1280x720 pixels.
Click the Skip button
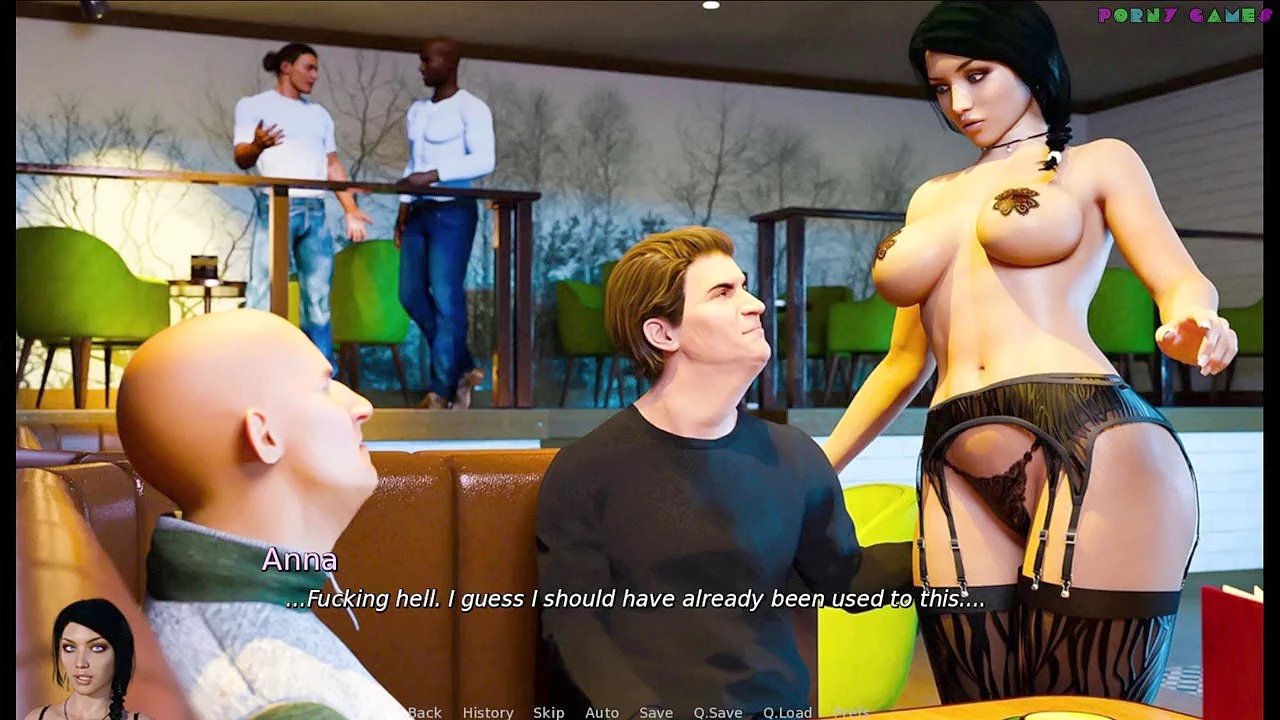(x=548, y=712)
